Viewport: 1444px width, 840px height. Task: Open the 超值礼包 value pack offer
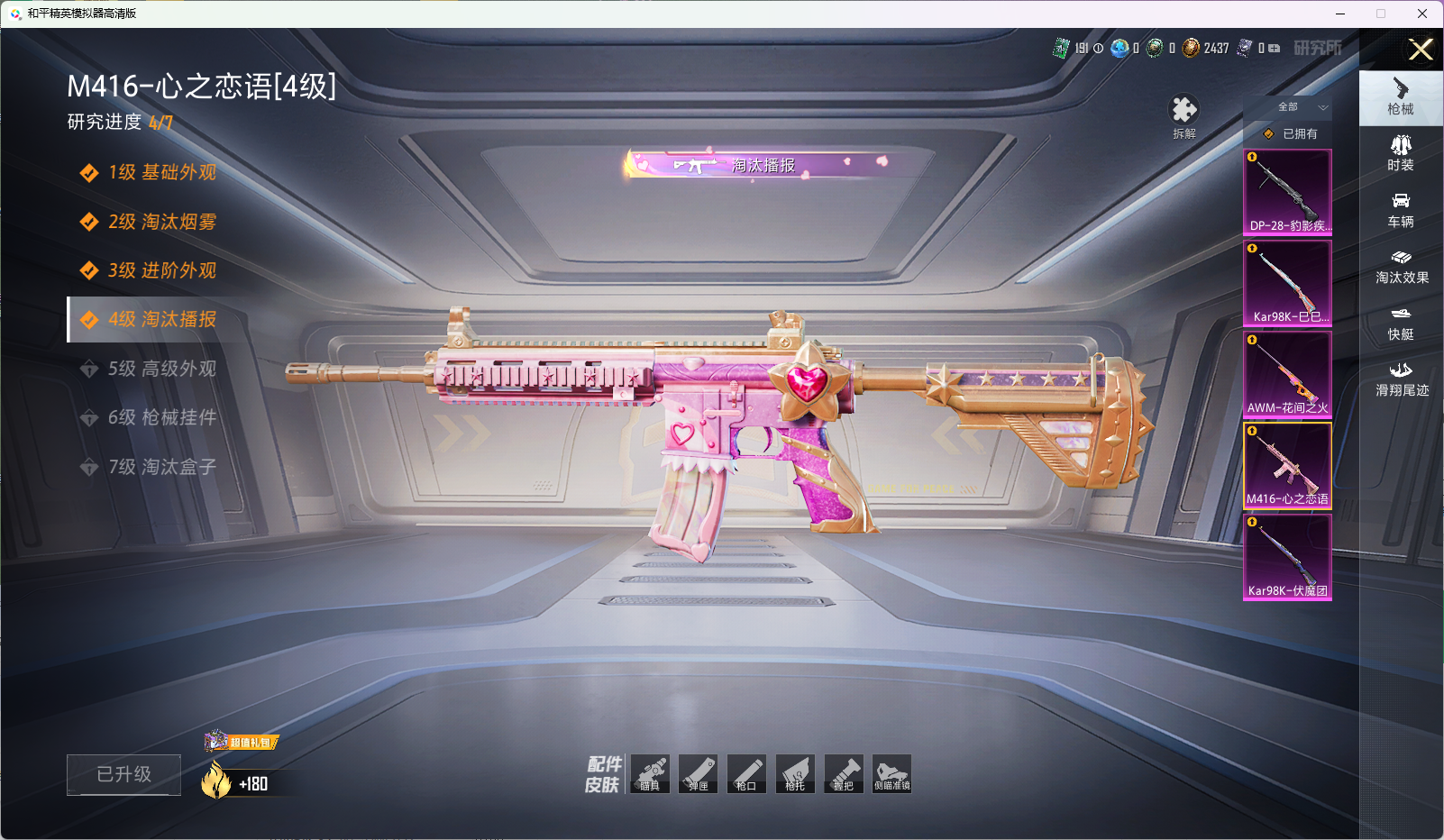[x=242, y=743]
